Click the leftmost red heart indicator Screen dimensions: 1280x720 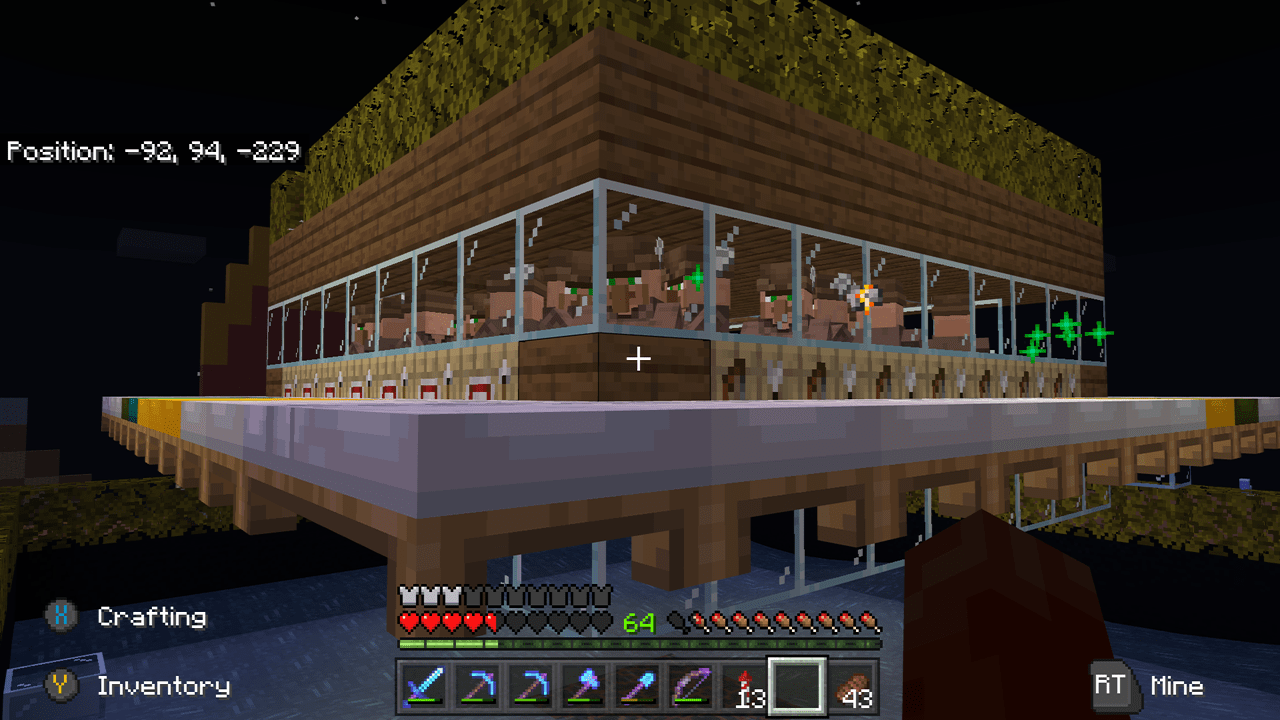[x=408, y=620]
